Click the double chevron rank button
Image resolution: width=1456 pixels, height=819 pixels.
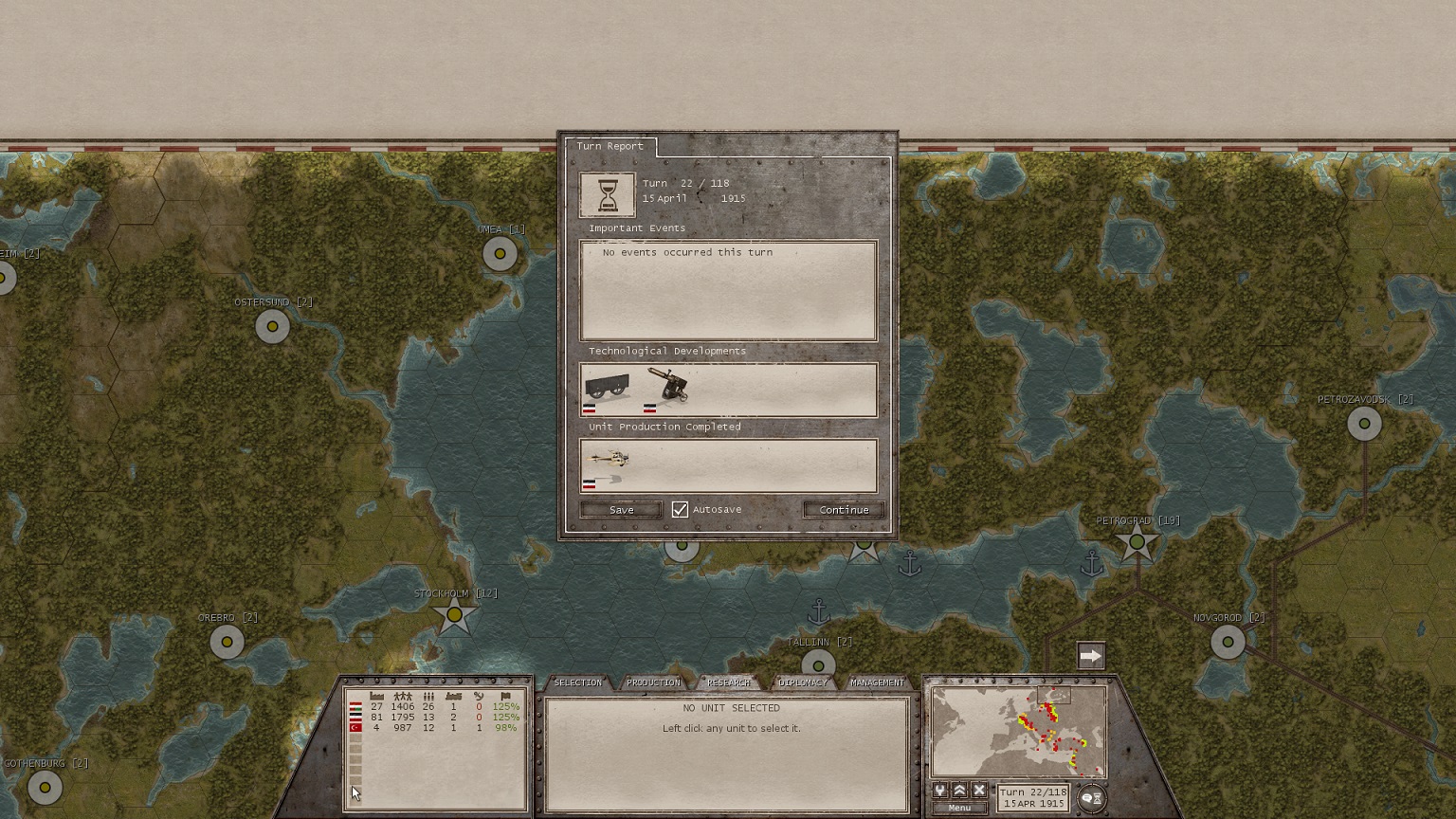coord(959,791)
